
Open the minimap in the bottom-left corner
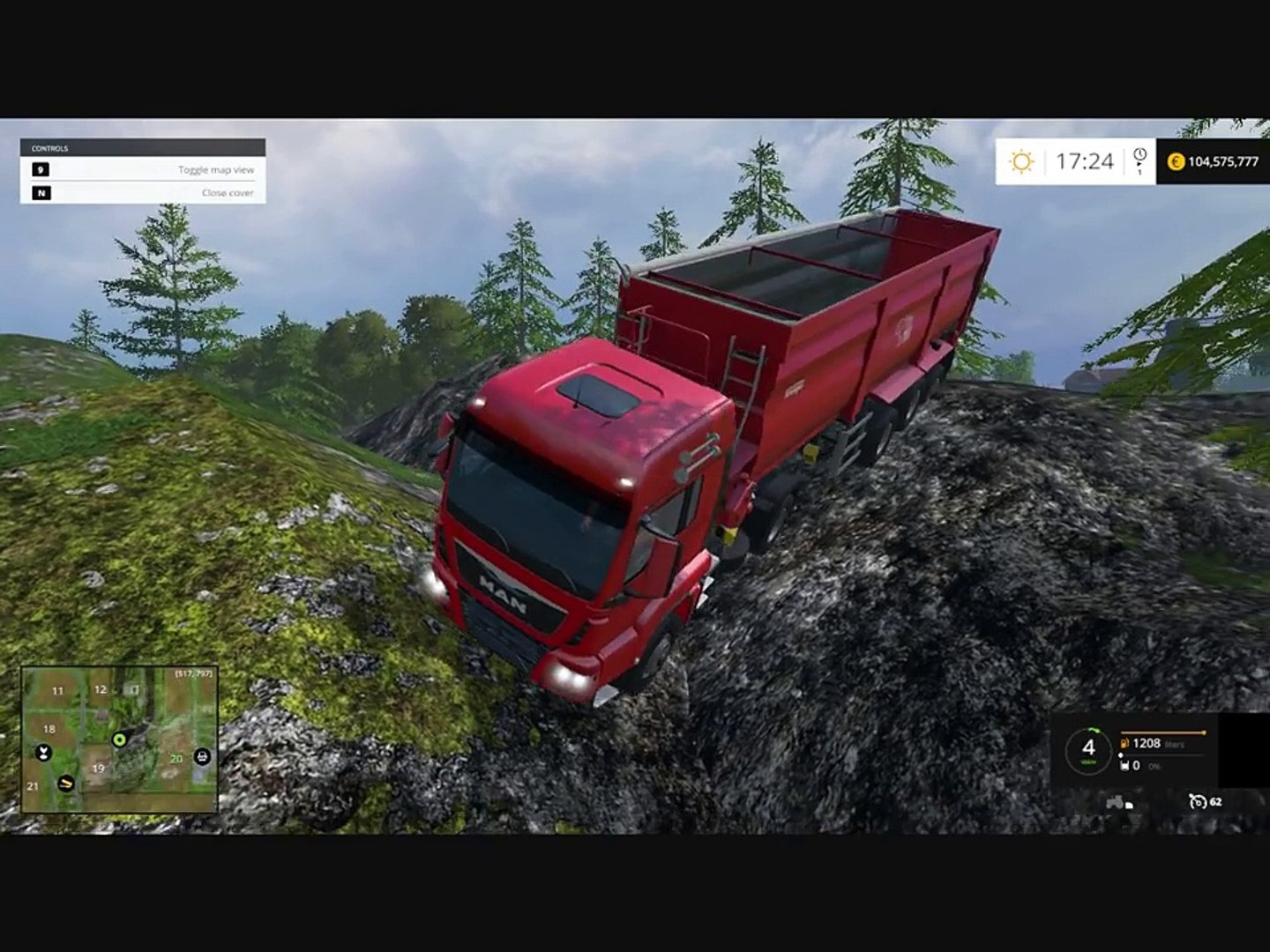tap(119, 739)
